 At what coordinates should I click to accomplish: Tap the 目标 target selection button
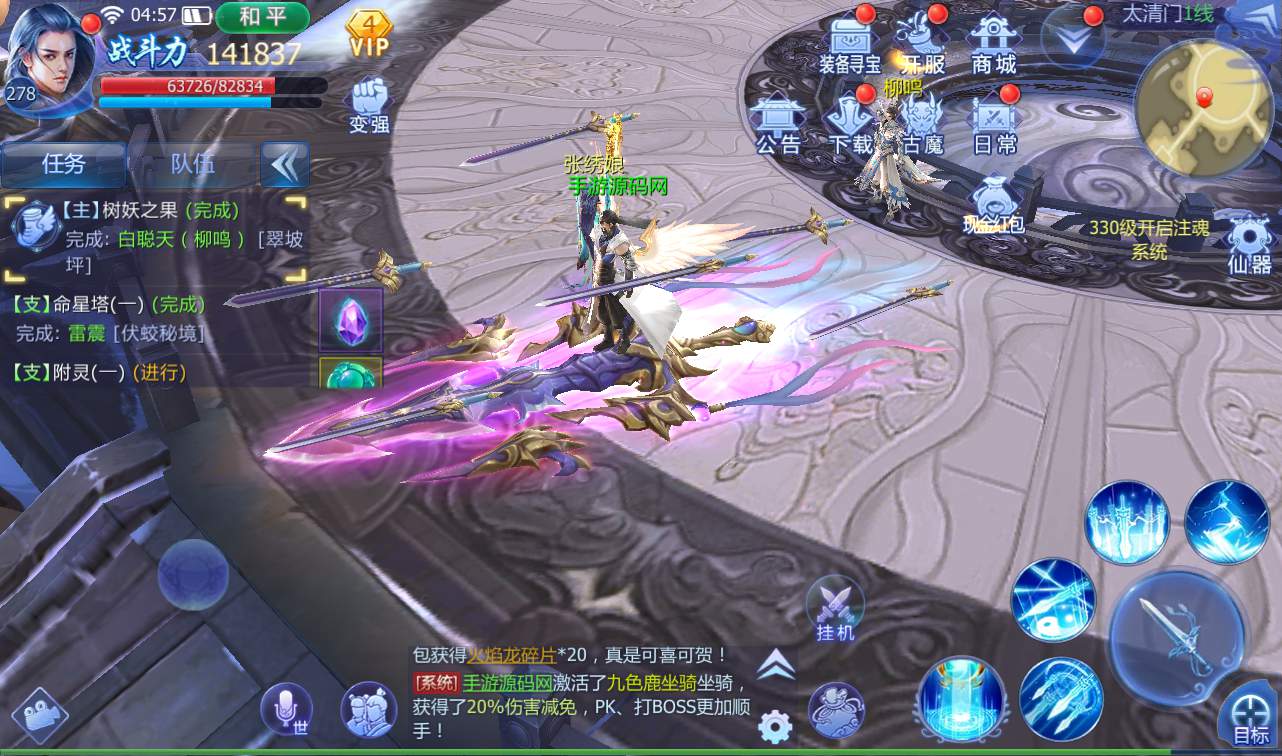click(x=1249, y=720)
